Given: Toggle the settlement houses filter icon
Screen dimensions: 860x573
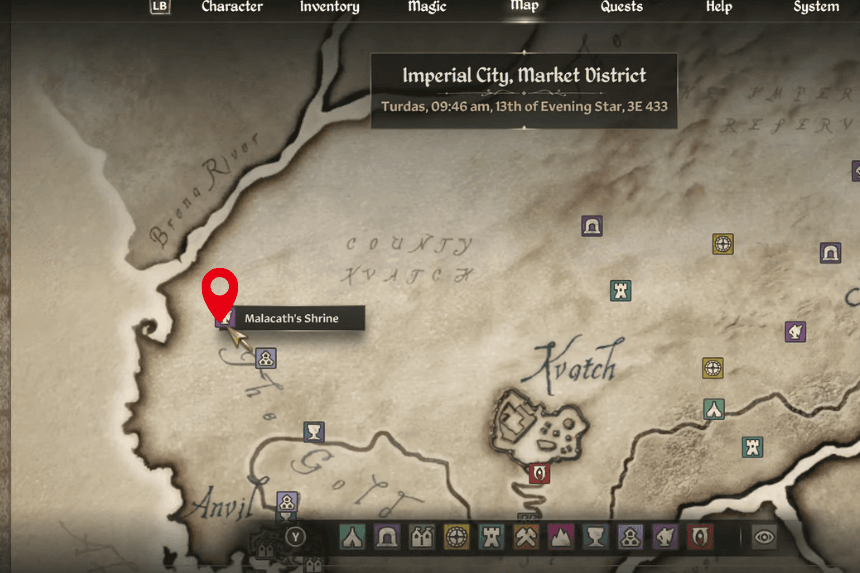Looking at the screenshot, I should point(421,537).
